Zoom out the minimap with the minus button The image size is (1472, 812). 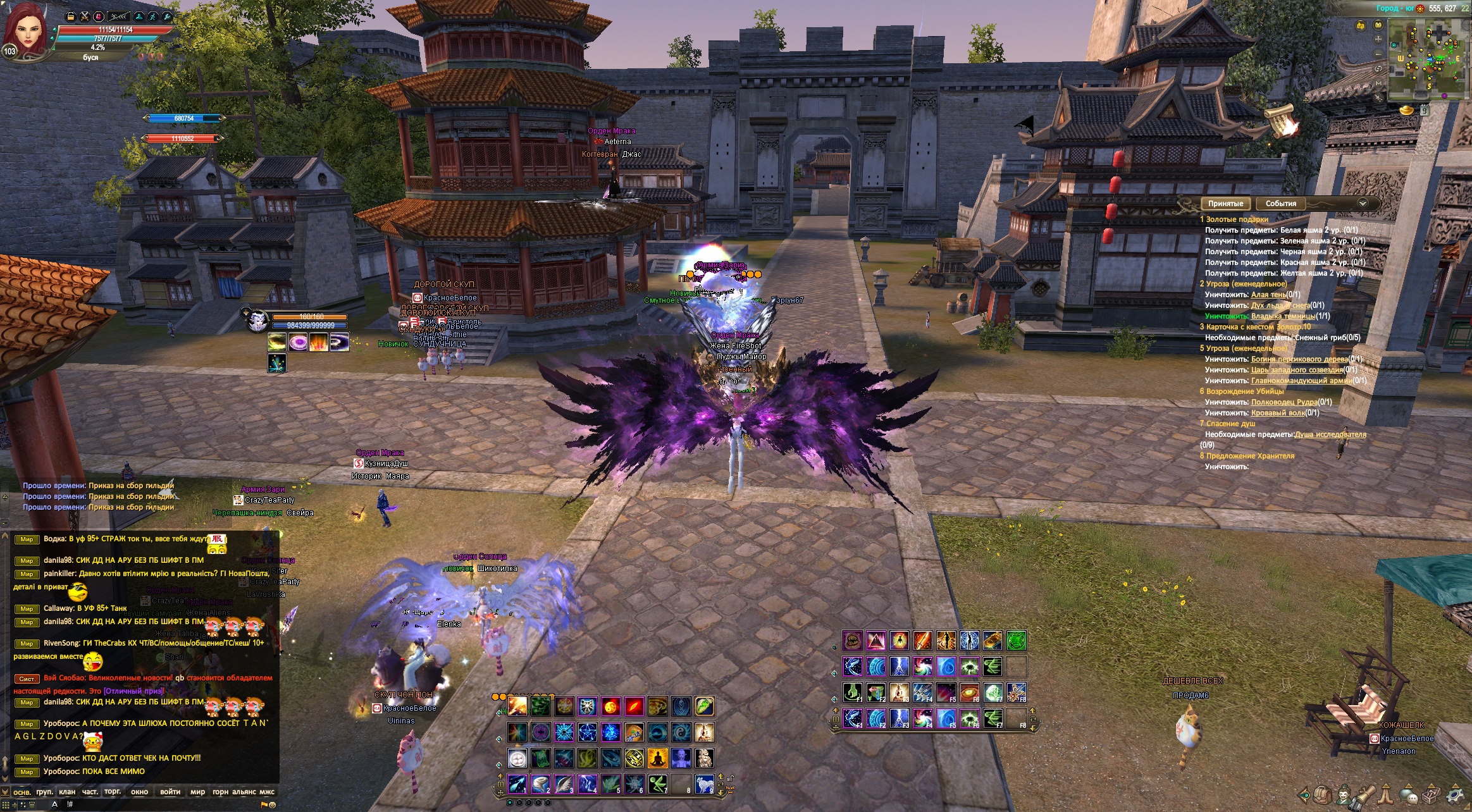pos(1379,53)
